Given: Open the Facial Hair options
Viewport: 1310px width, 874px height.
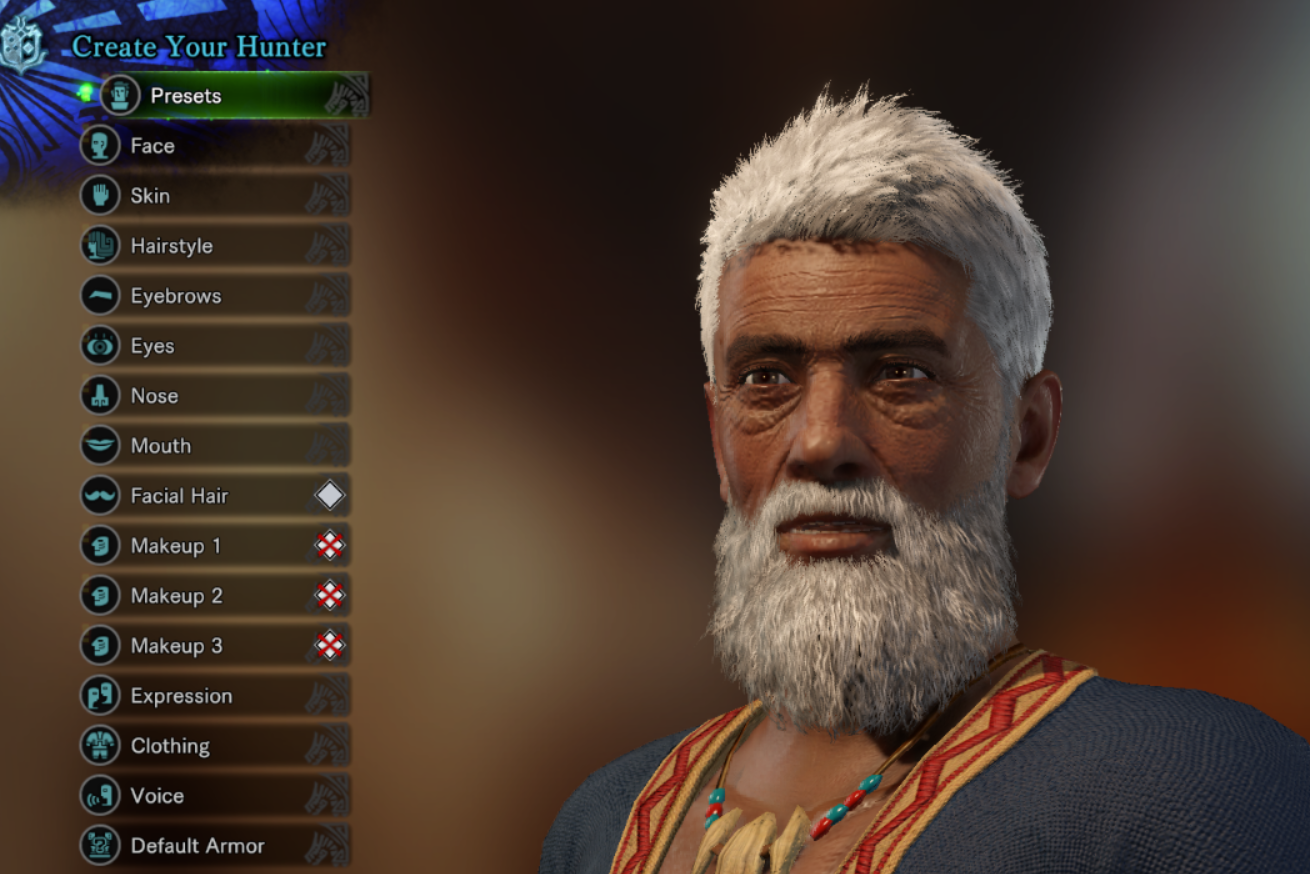Looking at the screenshot, I should click(180, 496).
